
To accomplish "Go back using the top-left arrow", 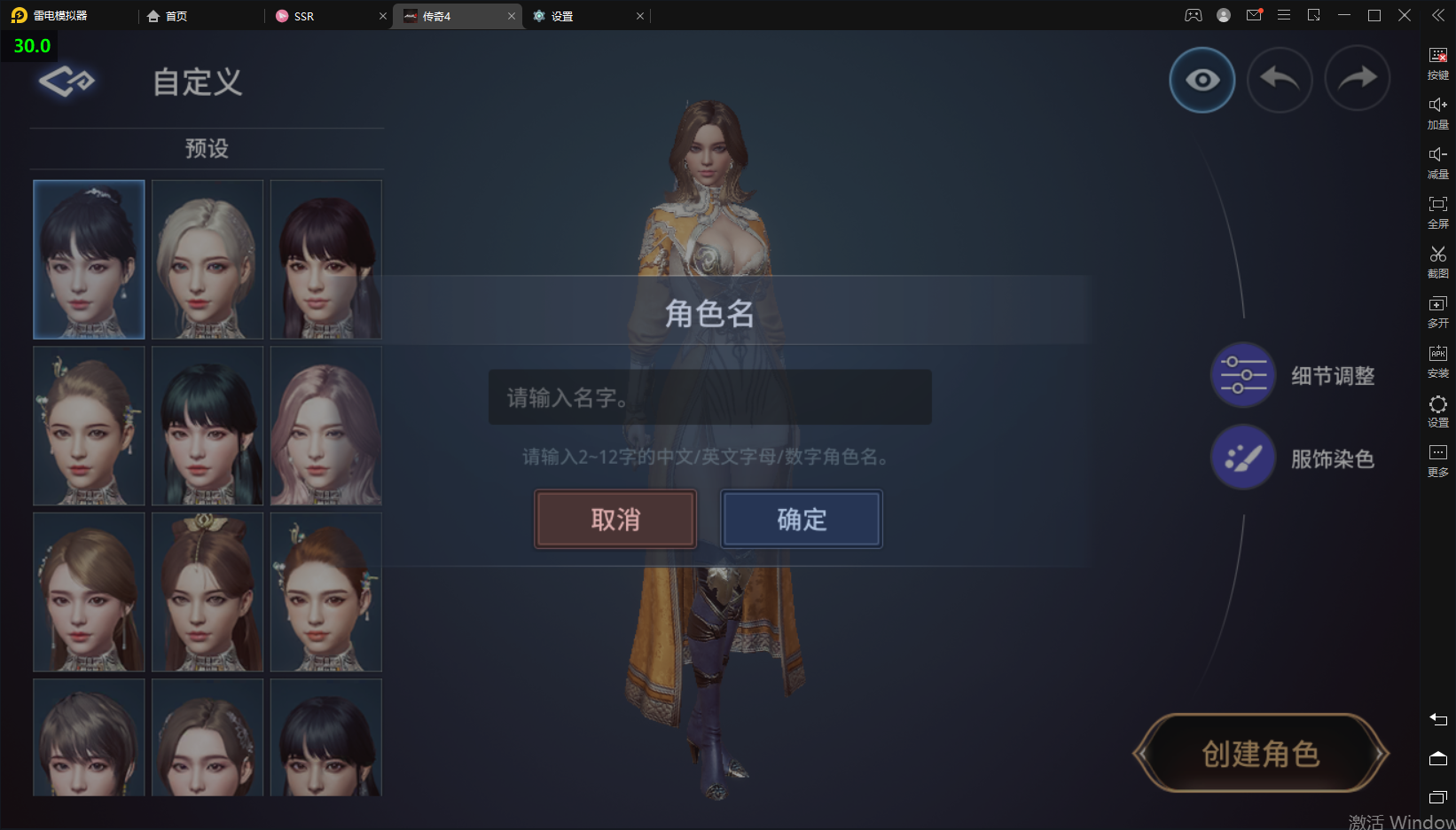I will pyautogui.click(x=66, y=82).
